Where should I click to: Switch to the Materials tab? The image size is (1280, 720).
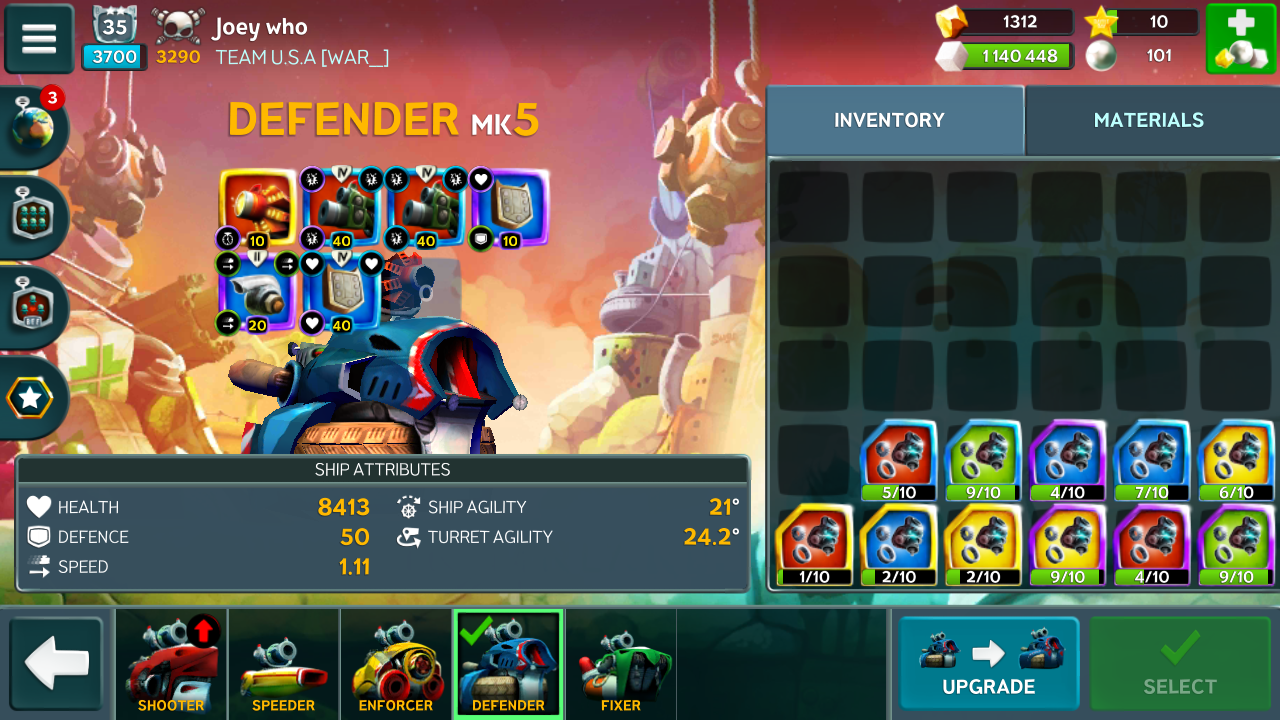(x=1148, y=120)
